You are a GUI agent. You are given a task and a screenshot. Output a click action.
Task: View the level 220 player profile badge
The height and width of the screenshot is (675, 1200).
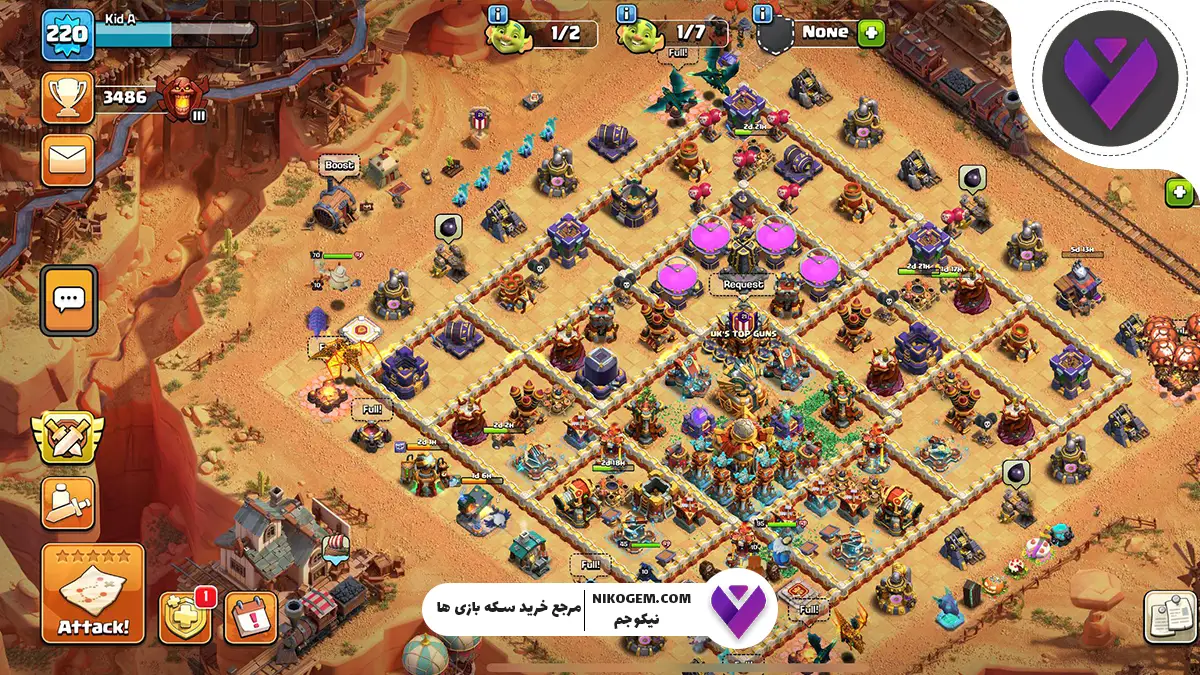click(x=67, y=35)
